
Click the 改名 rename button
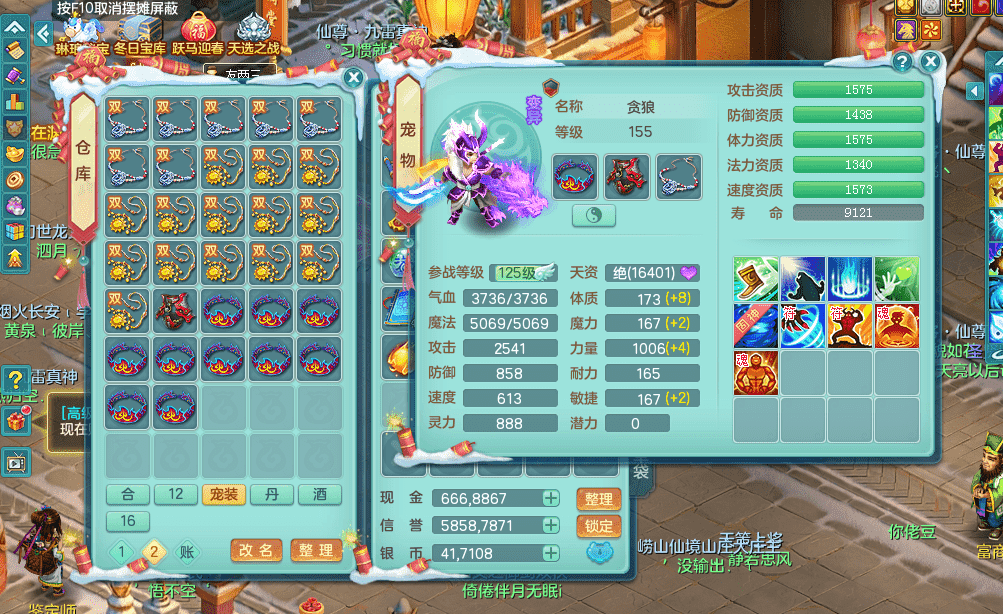[256, 551]
